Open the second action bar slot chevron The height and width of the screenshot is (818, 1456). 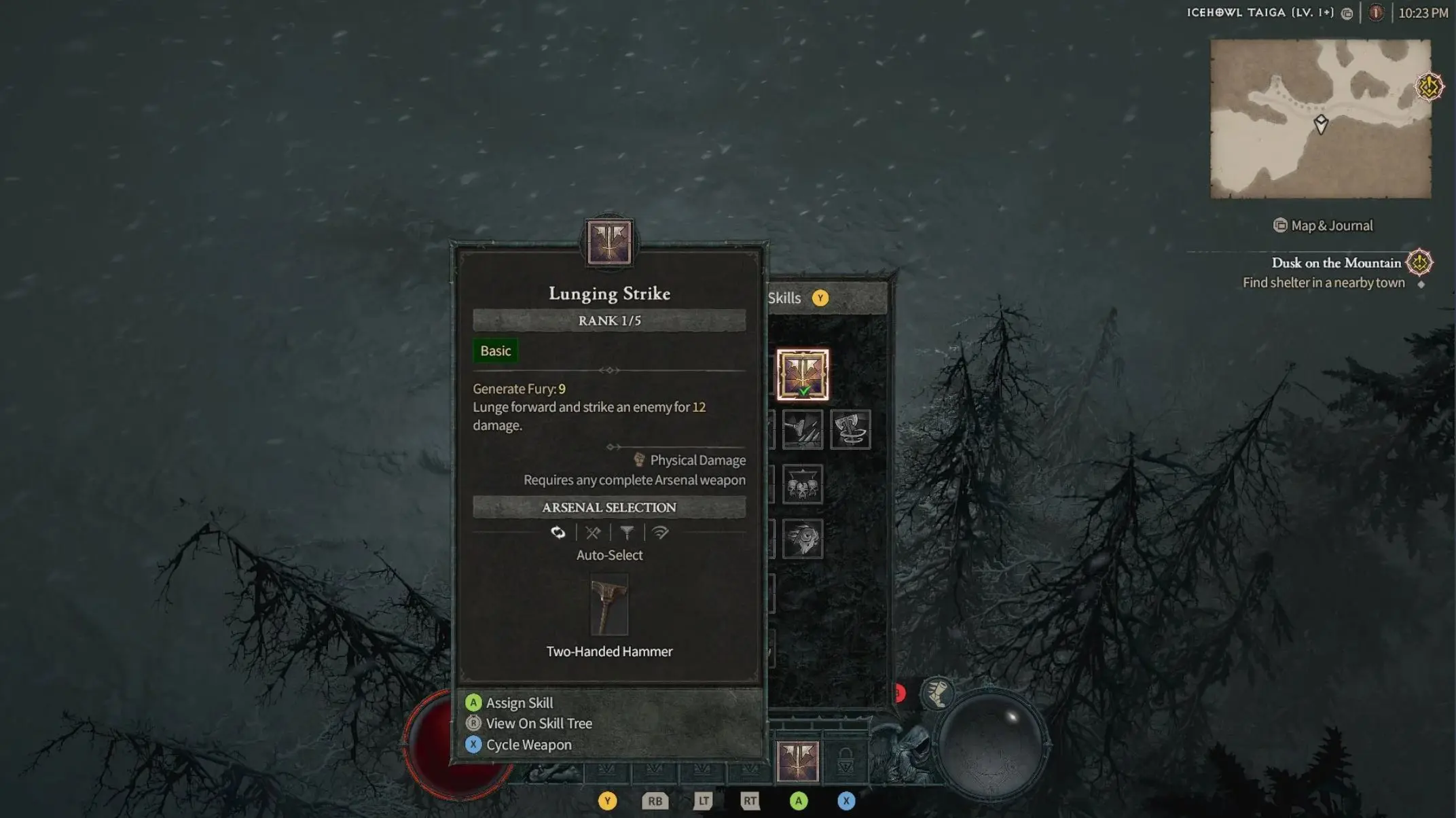[x=654, y=768]
